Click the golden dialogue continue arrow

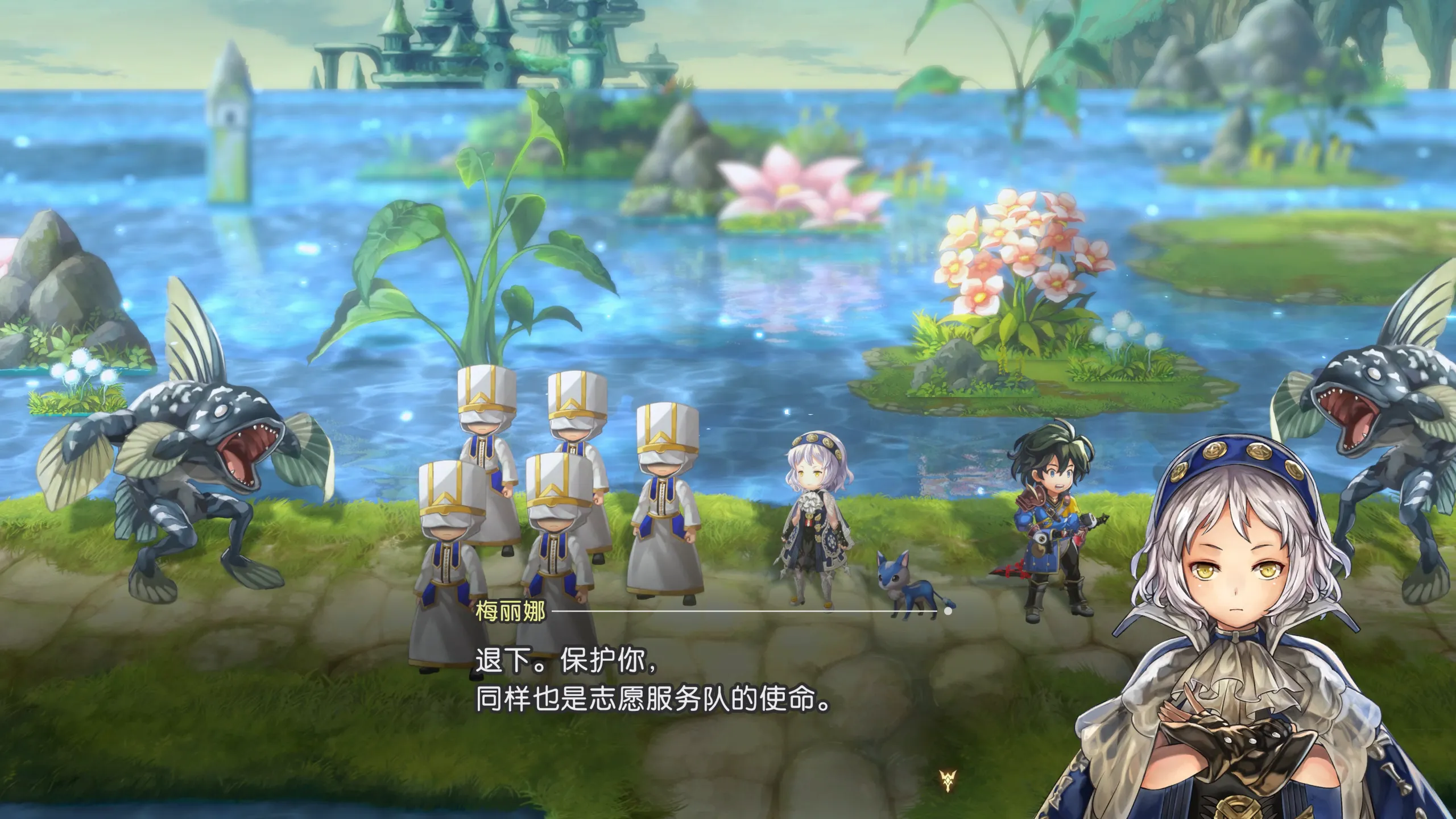click(x=948, y=780)
